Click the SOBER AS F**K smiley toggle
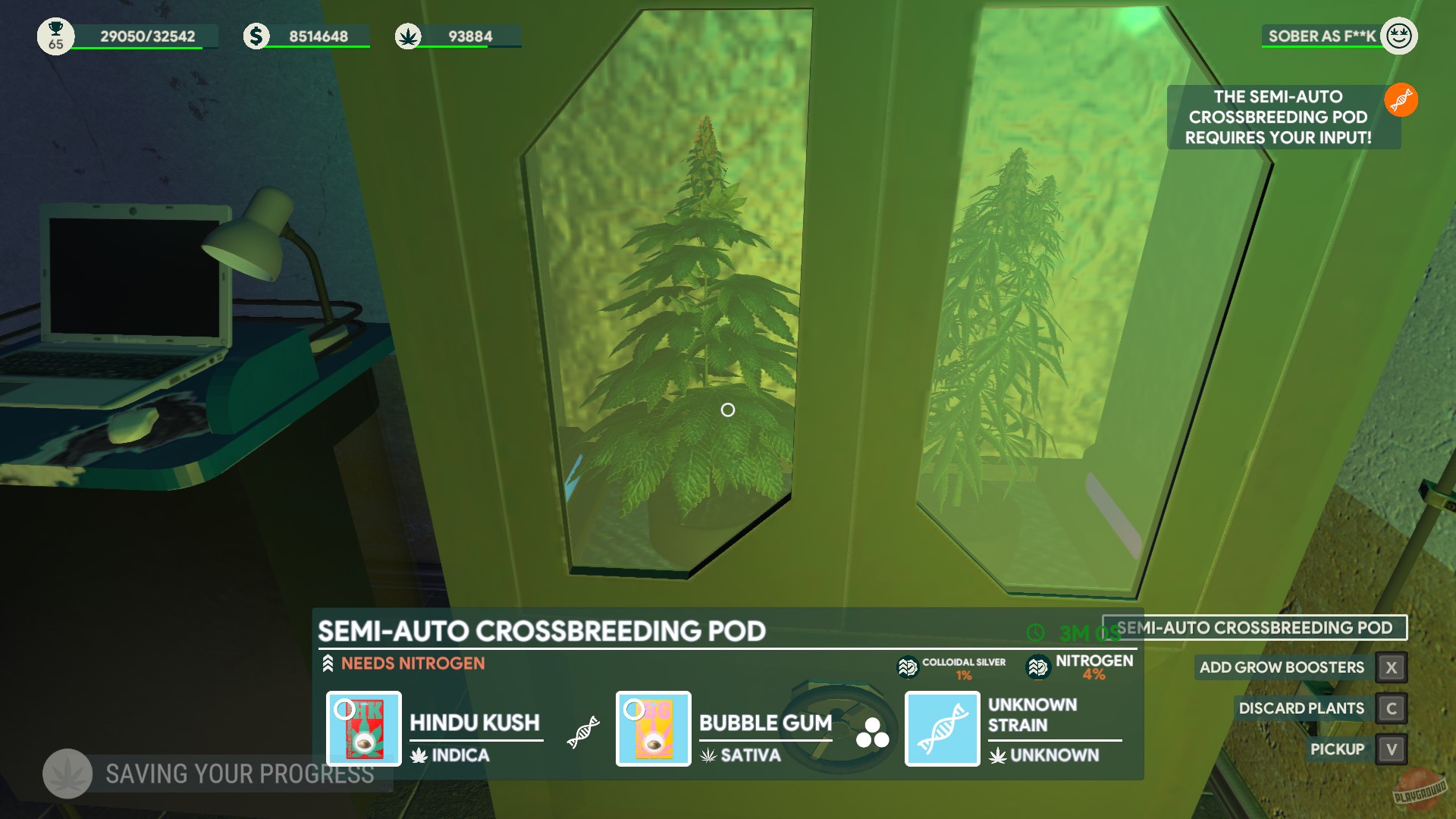This screenshot has width=1456, height=819. pyautogui.click(x=1399, y=35)
